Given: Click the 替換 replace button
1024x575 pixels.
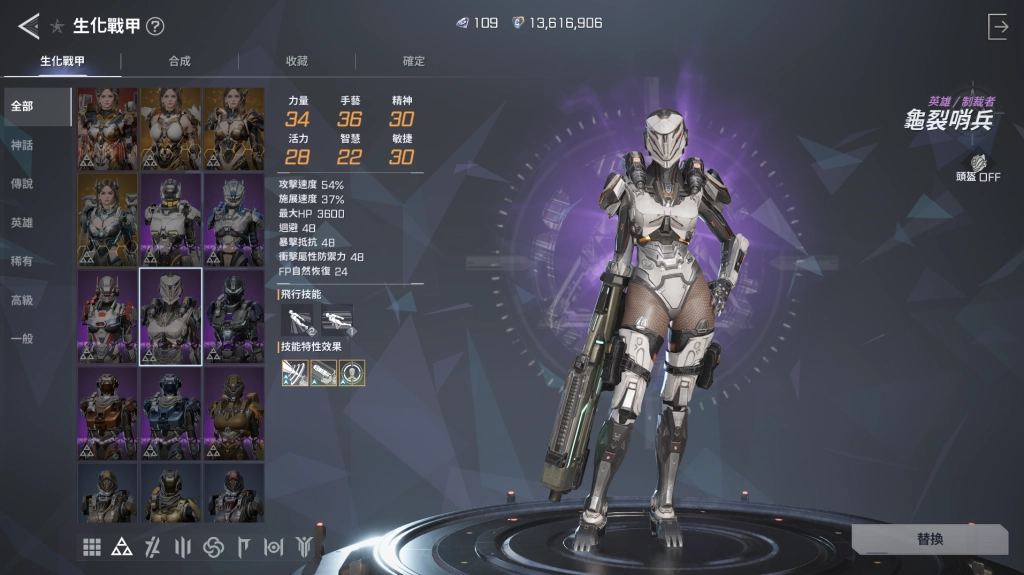Looking at the screenshot, I should (929, 539).
